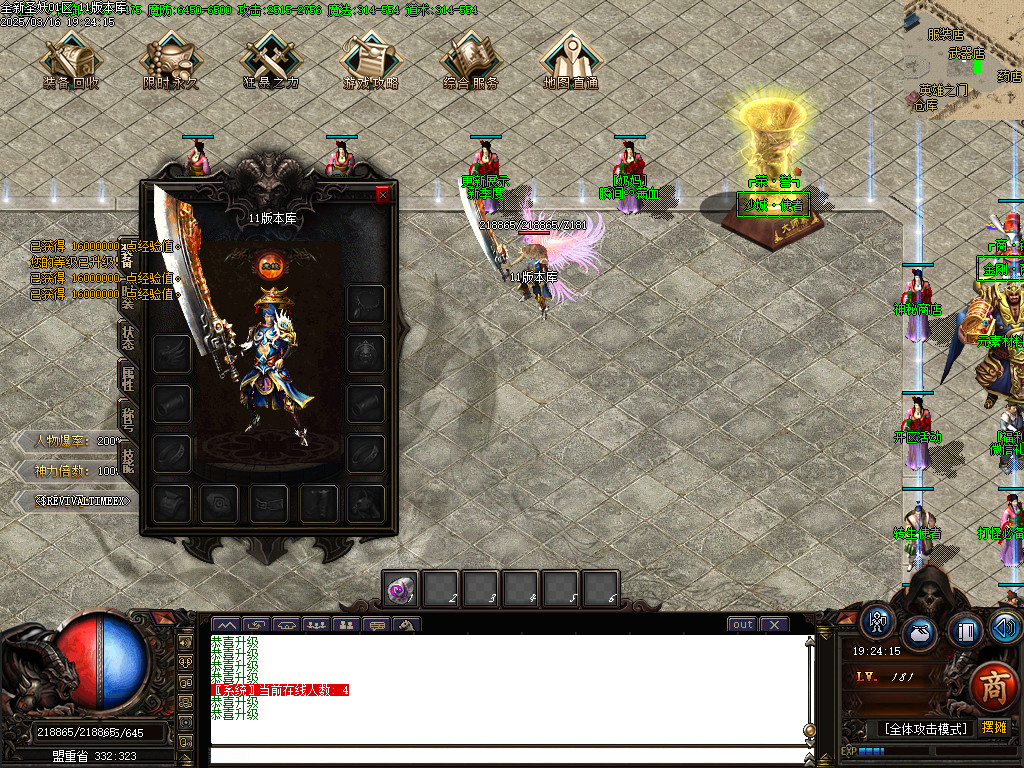Toggle the 全体攻击模式 attack mode

[x=925, y=728]
